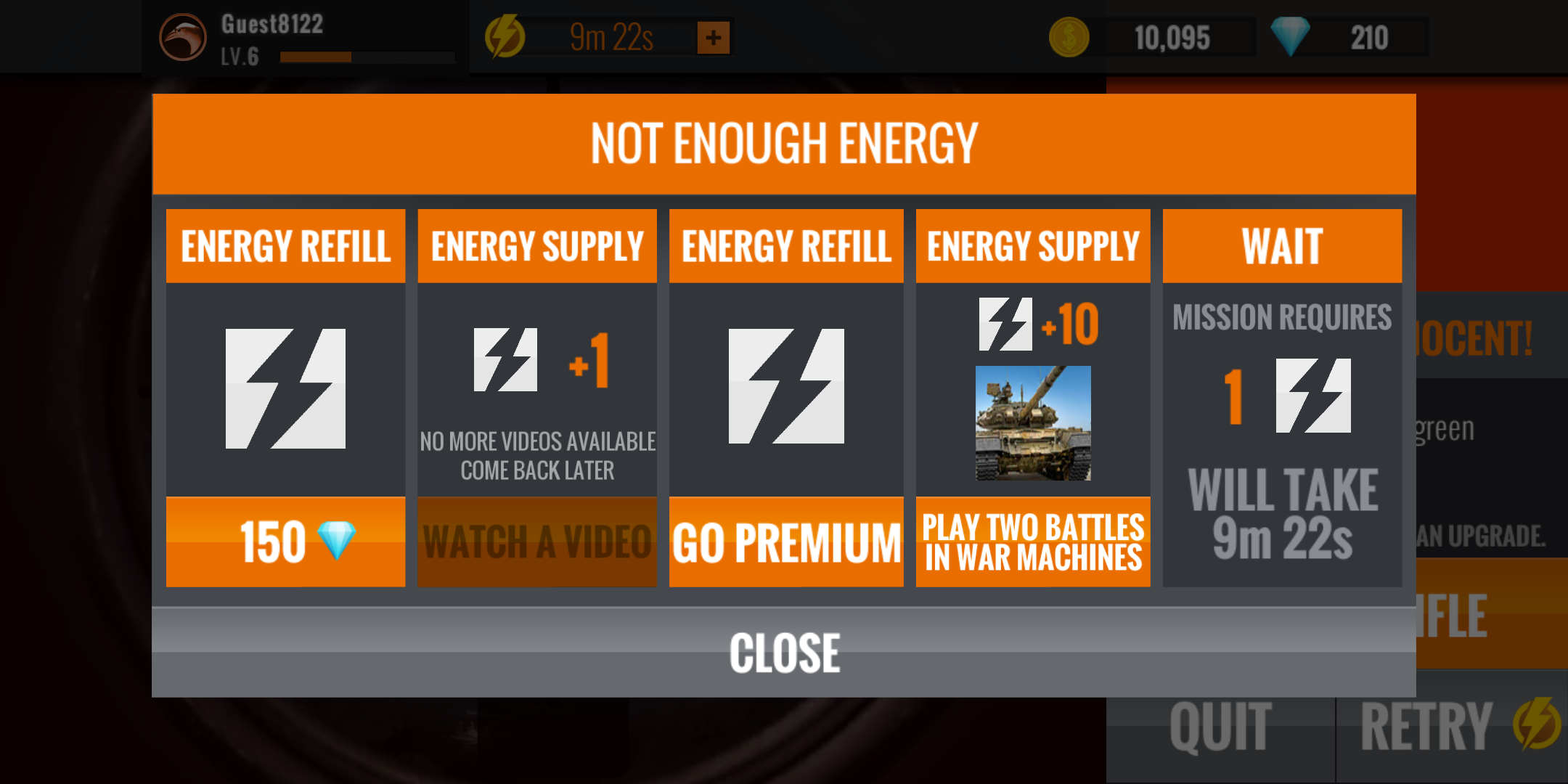Open the Guest8122 player profile avatar

click(183, 38)
